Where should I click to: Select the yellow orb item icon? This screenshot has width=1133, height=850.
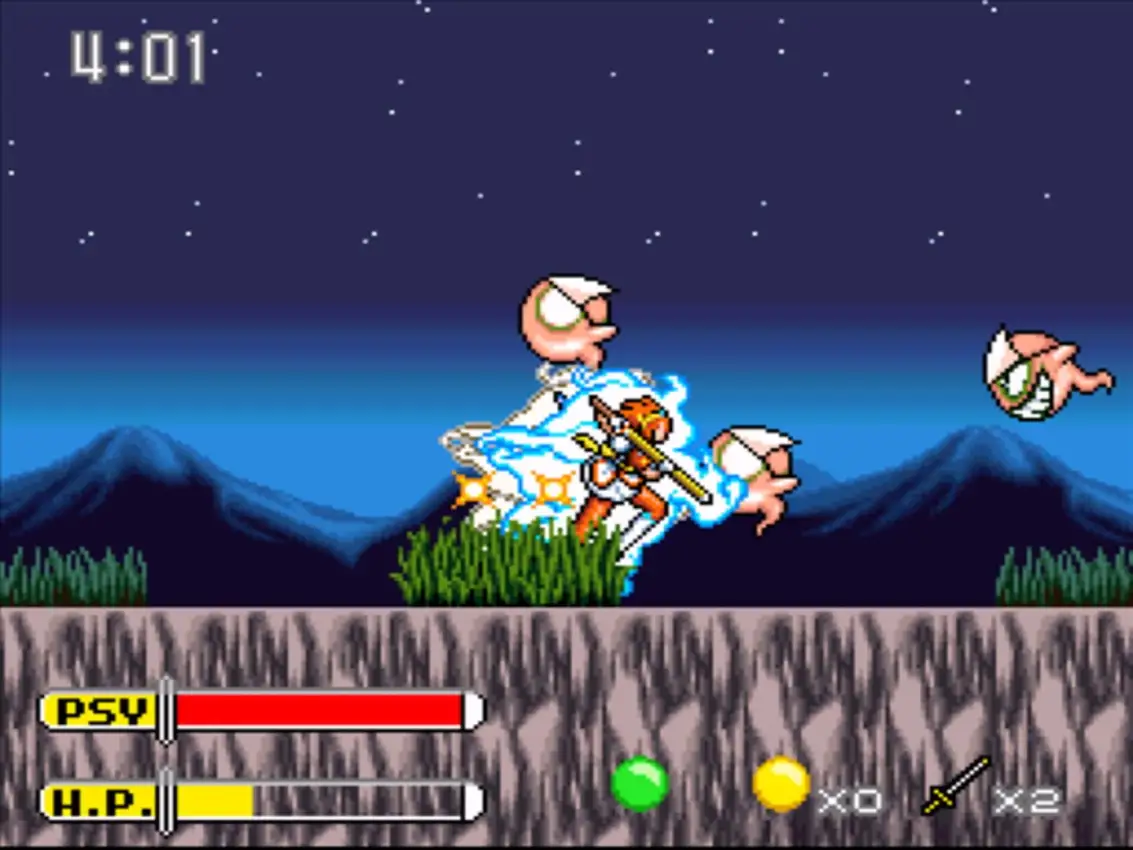pos(781,784)
